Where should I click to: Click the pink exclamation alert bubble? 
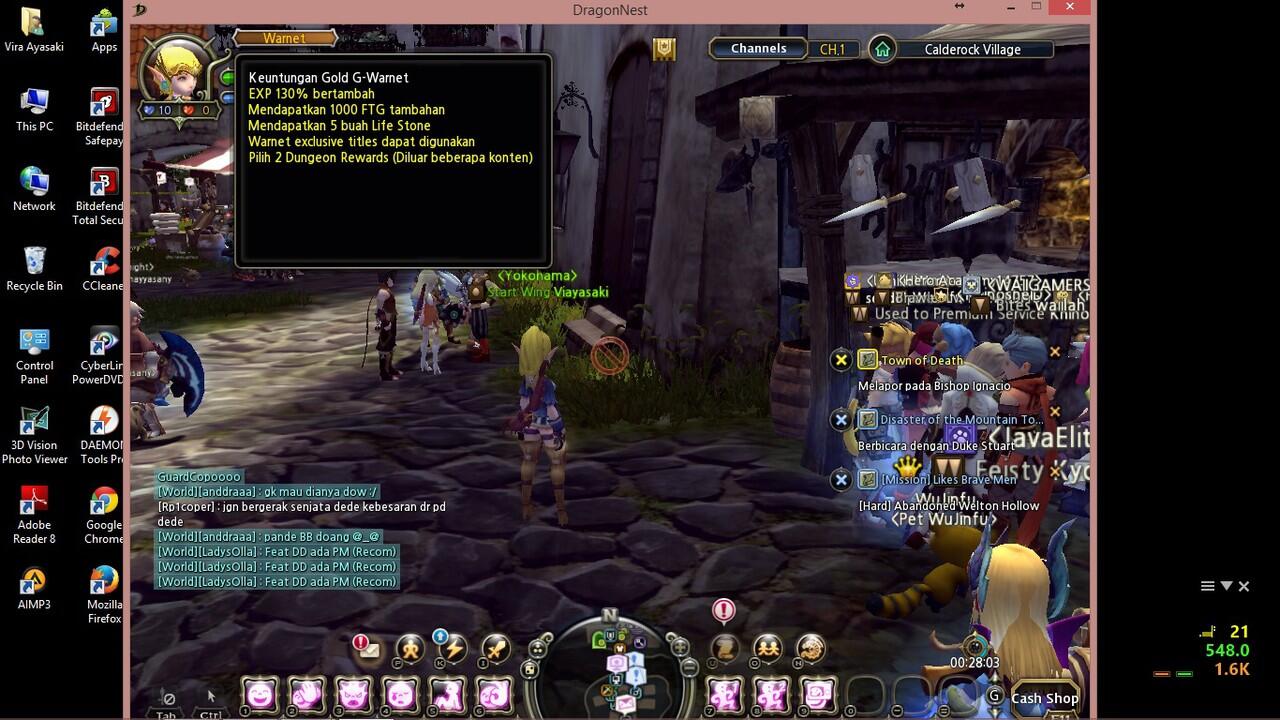tap(723, 609)
